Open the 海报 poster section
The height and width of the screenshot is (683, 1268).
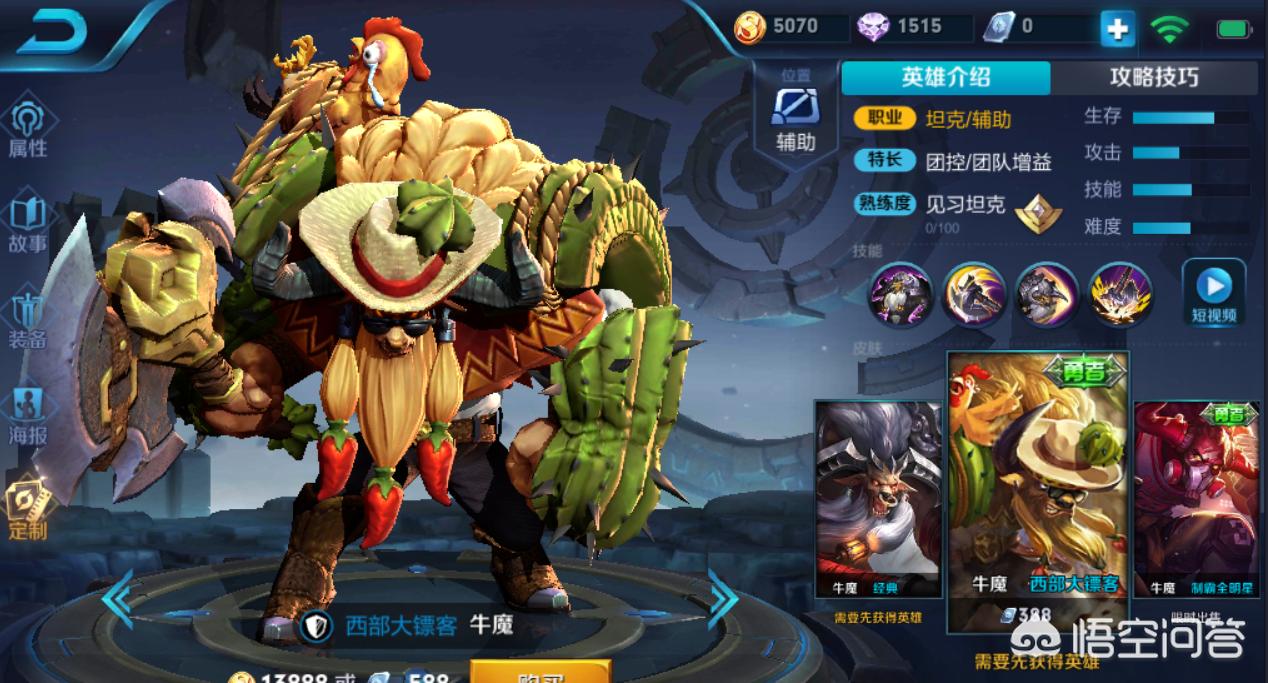pos(28,415)
